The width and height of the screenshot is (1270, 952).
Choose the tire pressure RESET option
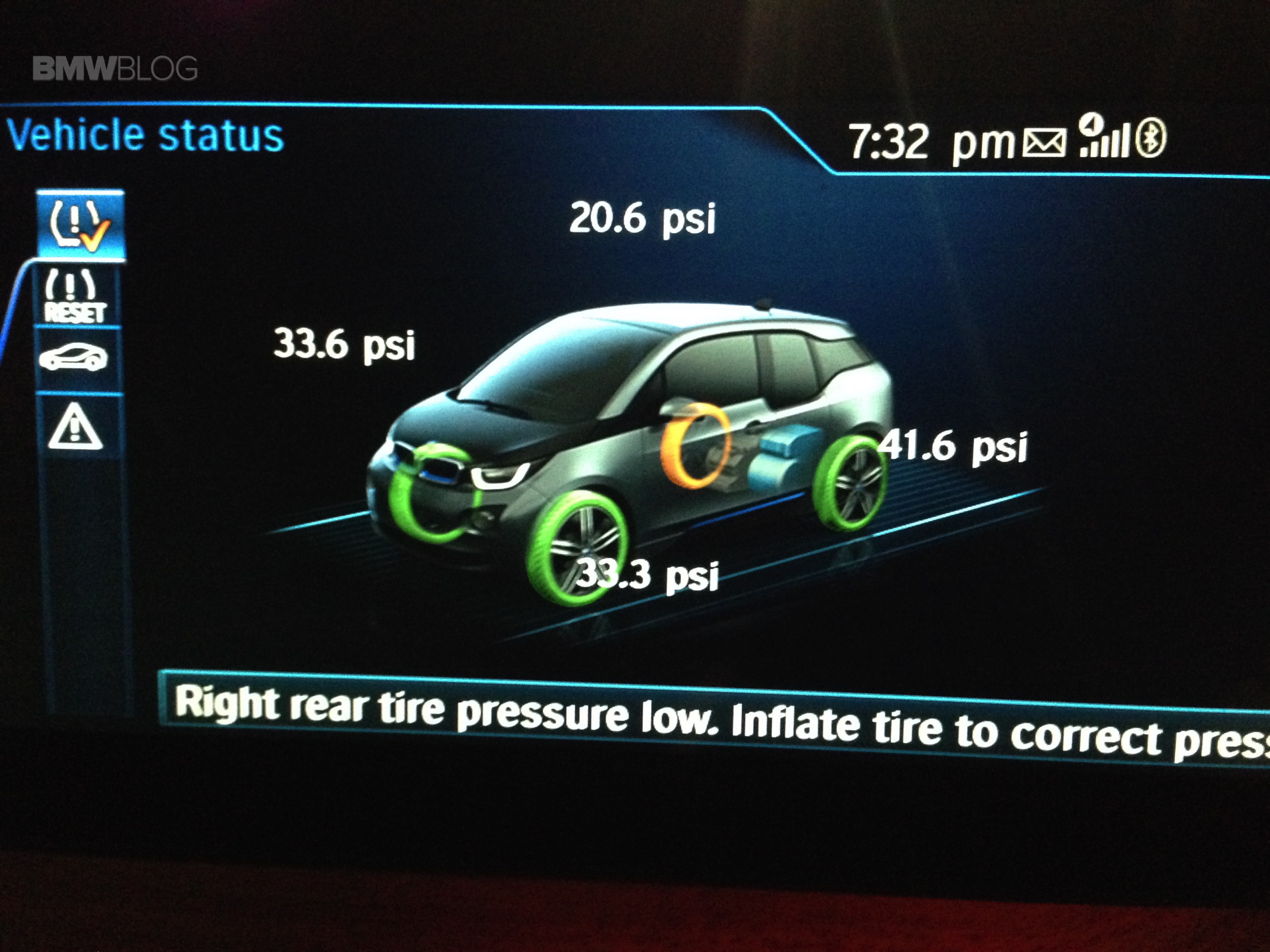[75, 296]
